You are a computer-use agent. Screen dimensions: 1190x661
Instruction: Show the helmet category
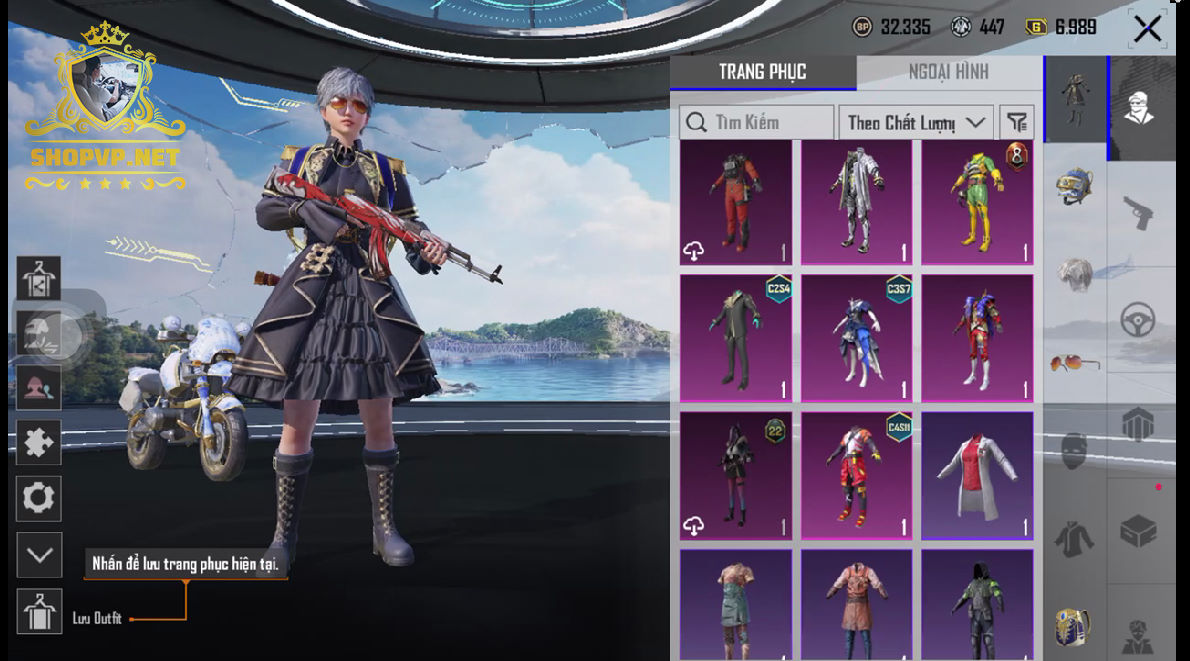(1075, 186)
